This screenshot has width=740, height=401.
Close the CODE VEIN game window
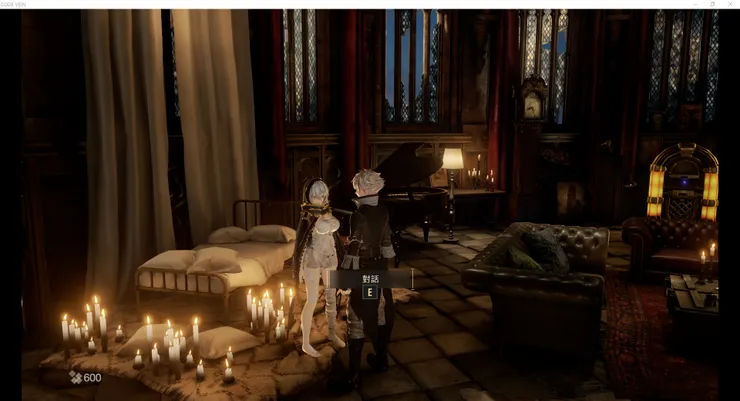(x=730, y=4)
